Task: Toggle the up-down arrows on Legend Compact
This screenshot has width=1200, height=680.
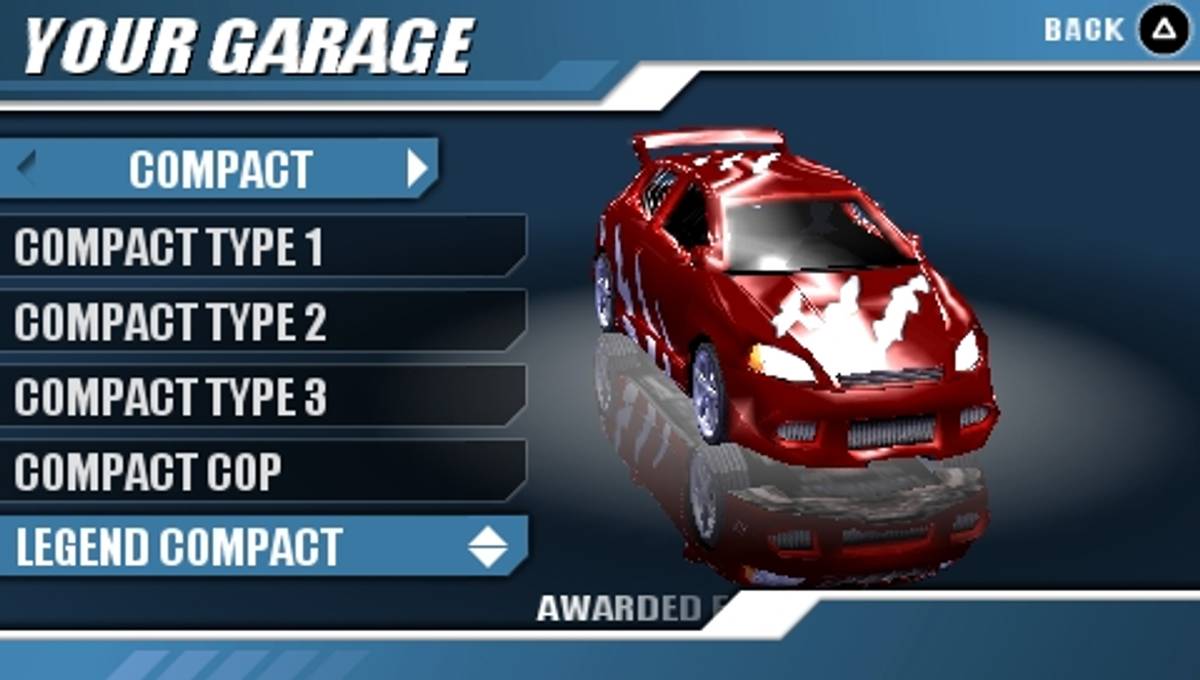Action: (488, 547)
